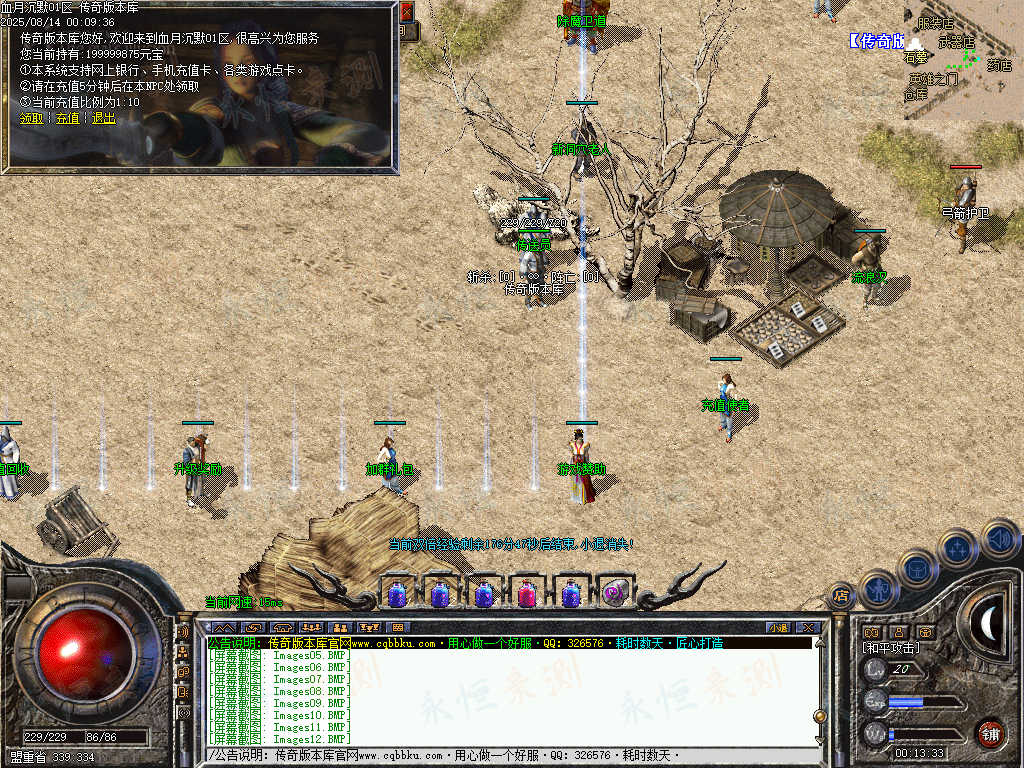Open the skills button with sparkle stars
This screenshot has width=1024, height=768.
[x=958, y=549]
